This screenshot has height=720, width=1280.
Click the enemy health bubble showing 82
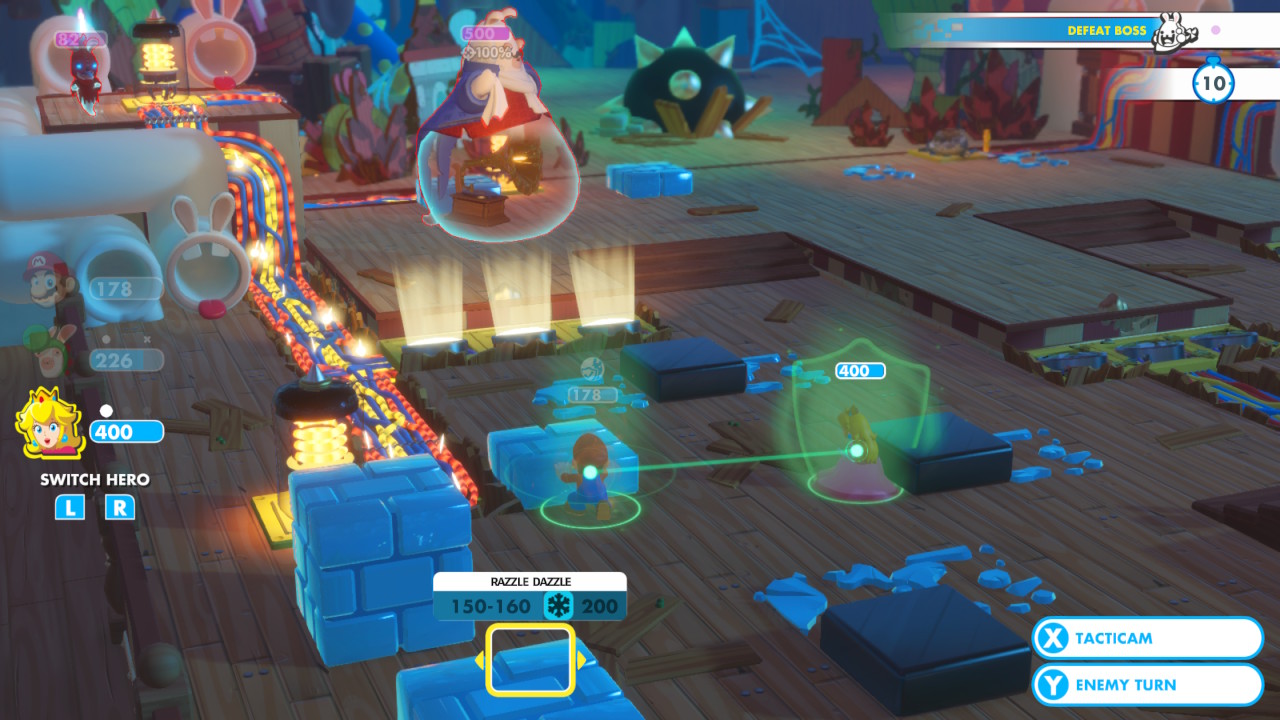(82, 38)
